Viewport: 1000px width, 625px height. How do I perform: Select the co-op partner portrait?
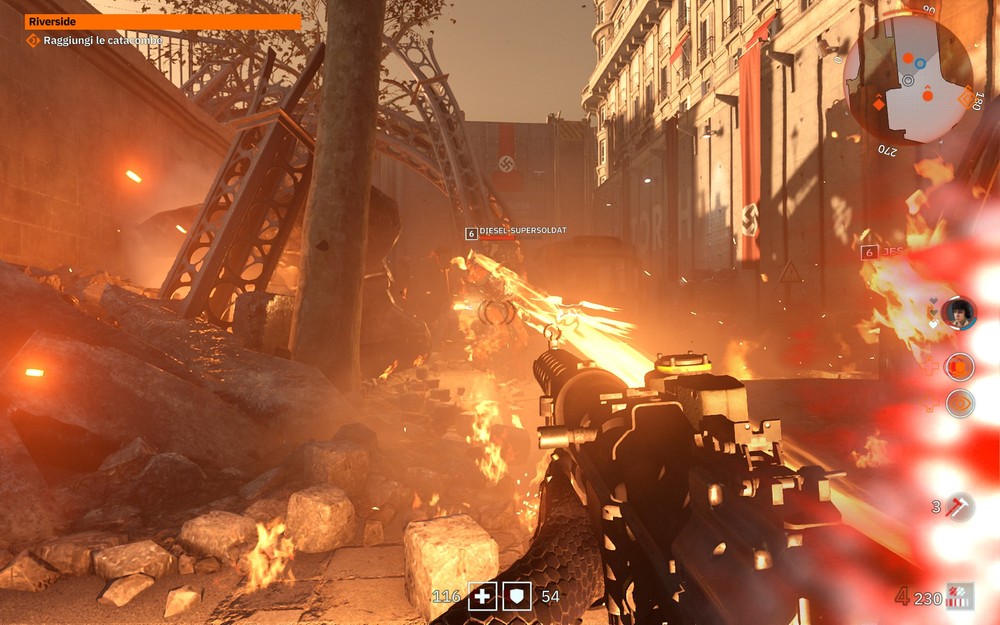(958, 313)
